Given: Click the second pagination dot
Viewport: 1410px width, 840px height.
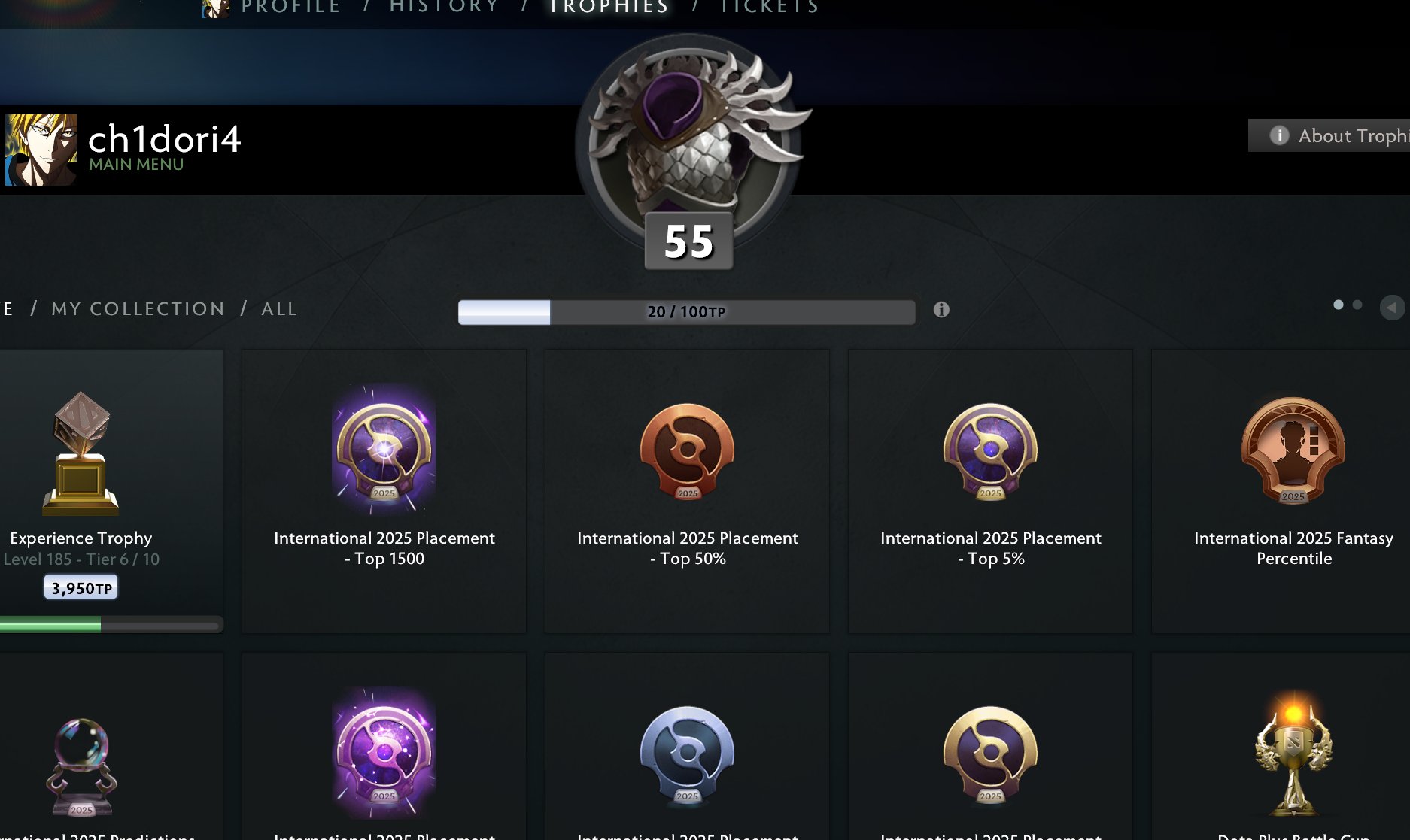Looking at the screenshot, I should (x=1357, y=304).
